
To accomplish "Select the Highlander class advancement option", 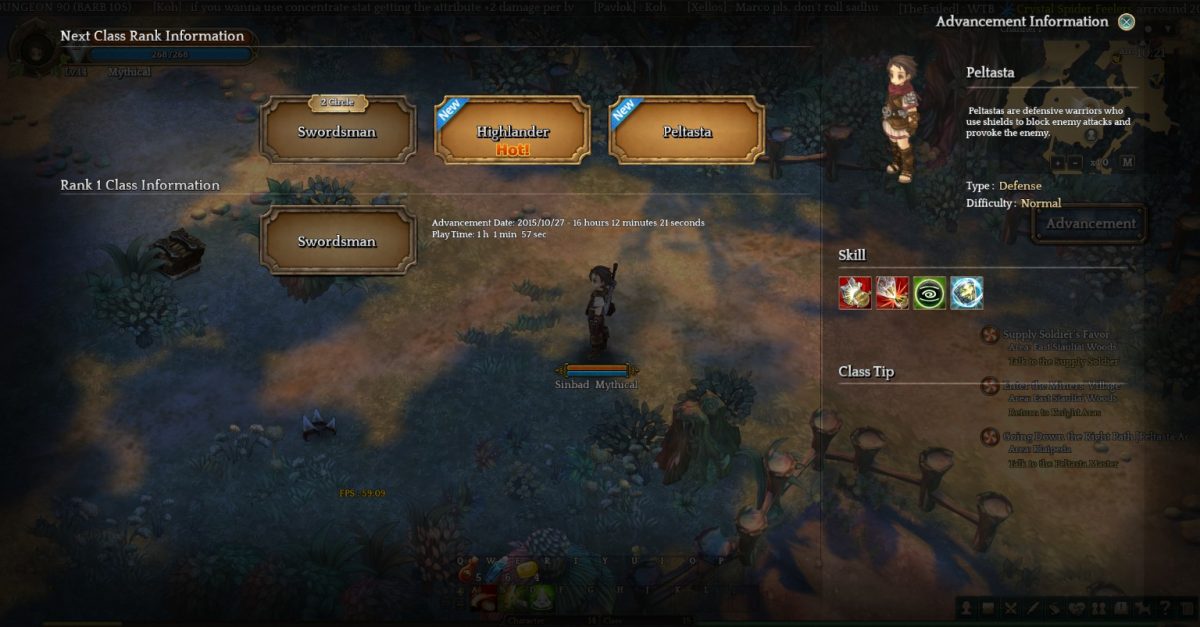I will click(511, 131).
